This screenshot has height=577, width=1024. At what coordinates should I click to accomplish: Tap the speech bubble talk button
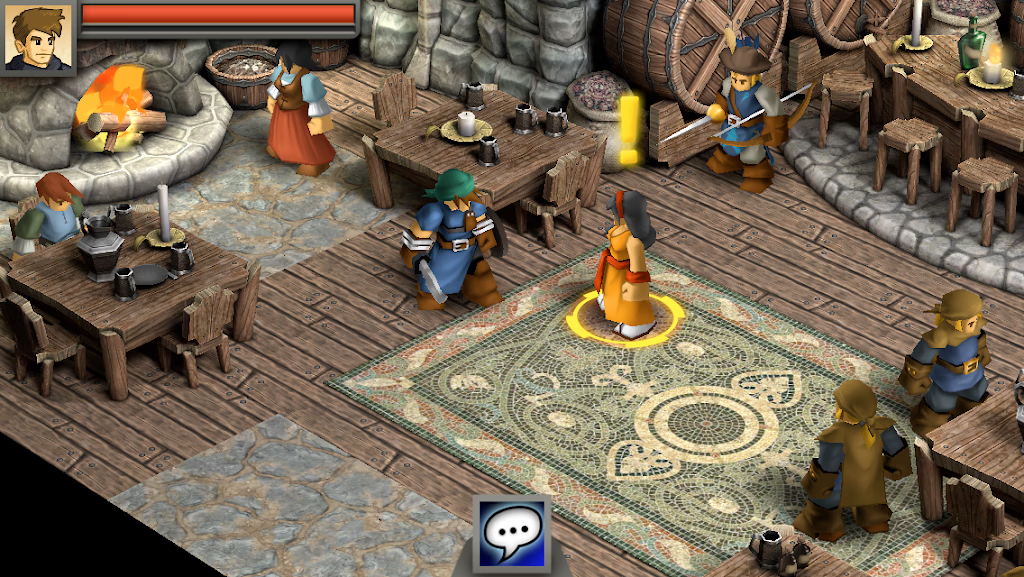tap(514, 534)
